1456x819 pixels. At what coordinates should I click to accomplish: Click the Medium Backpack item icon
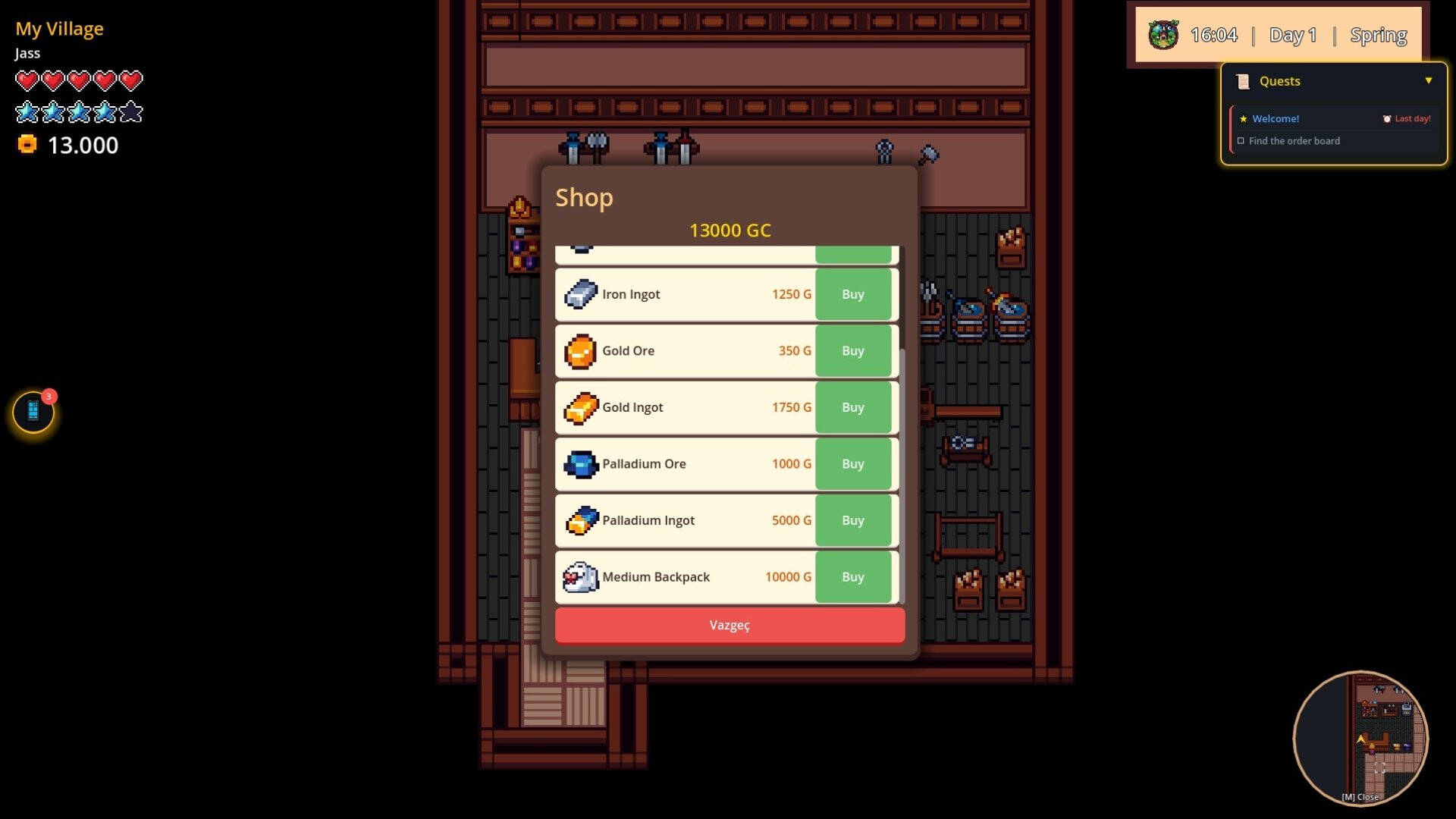580,576
